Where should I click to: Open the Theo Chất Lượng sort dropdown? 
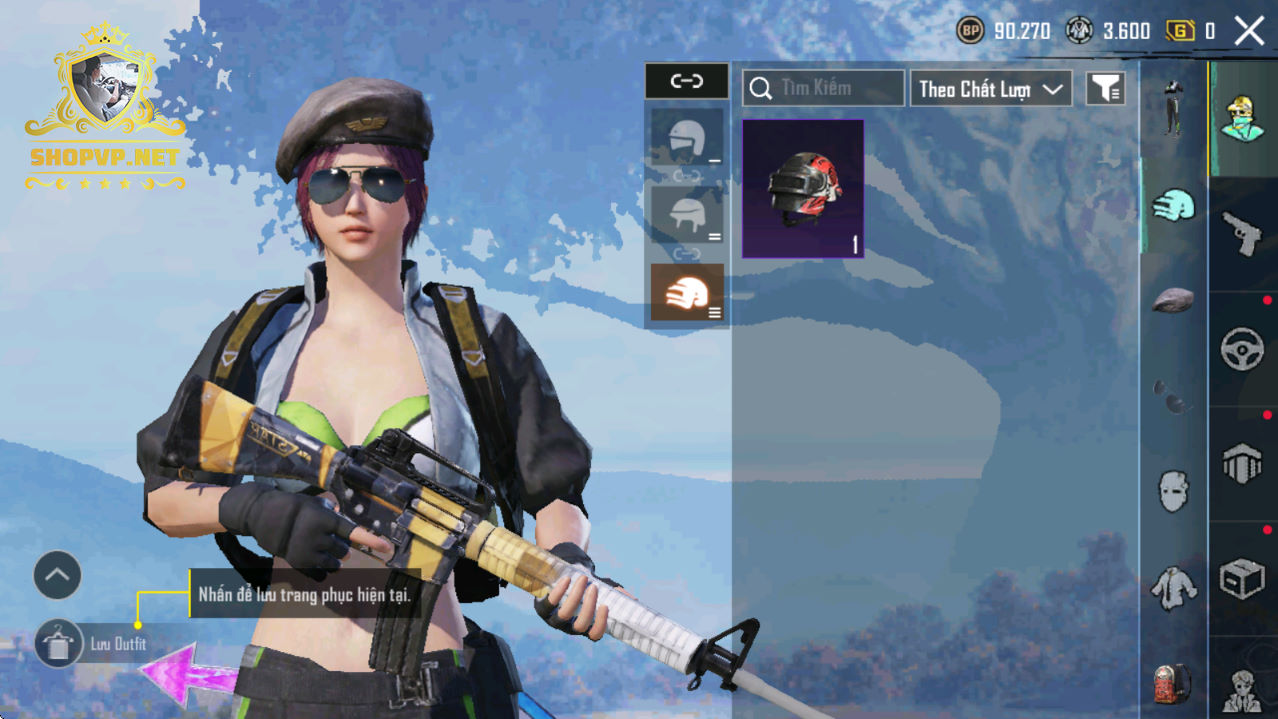click(989, 89)
